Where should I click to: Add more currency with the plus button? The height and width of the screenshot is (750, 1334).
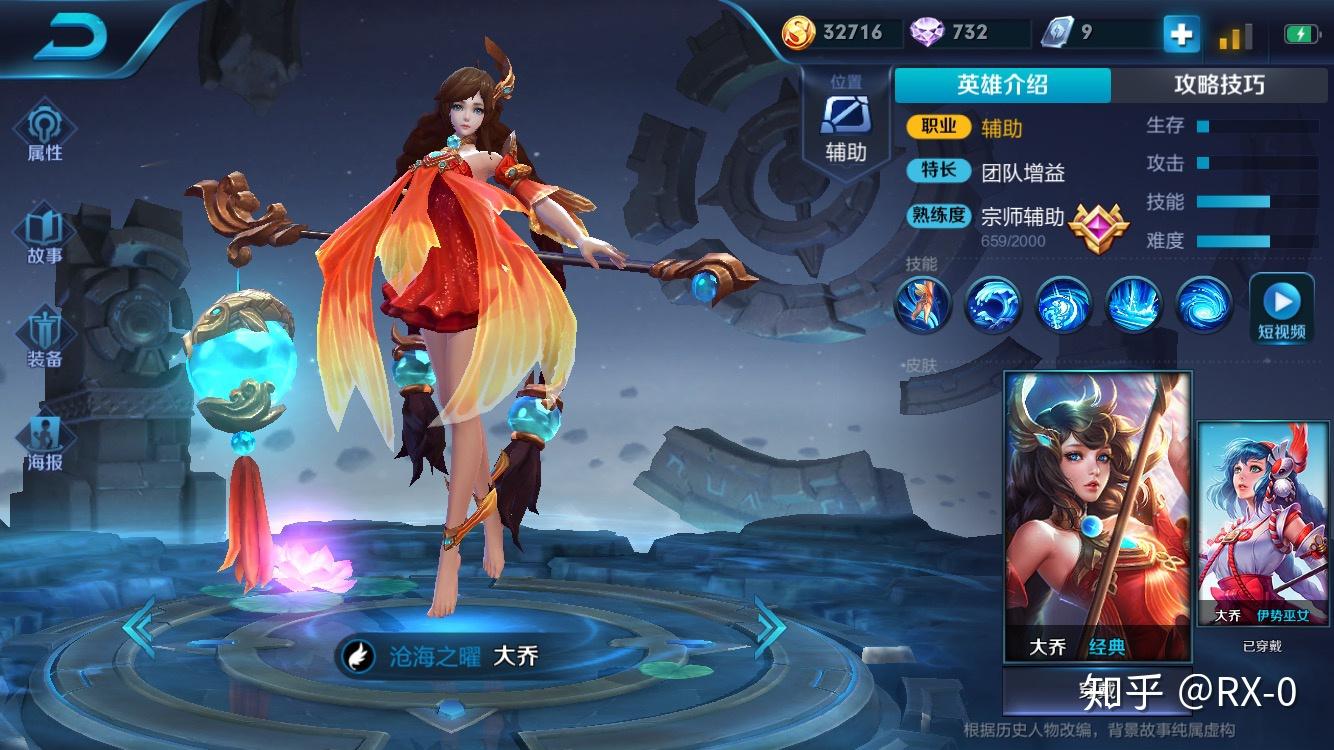tap(1181, 34)
